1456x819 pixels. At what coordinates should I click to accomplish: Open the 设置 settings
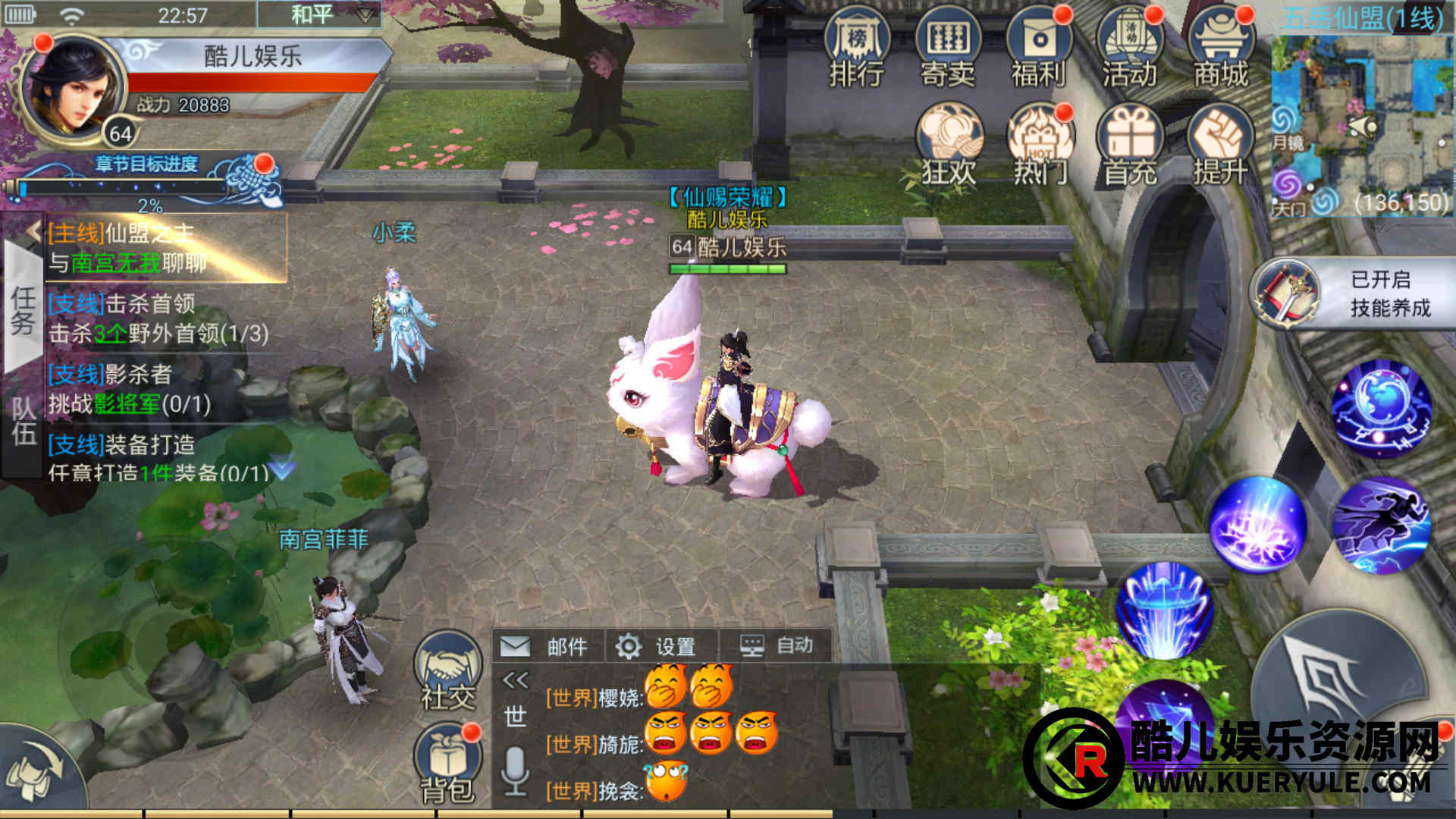click(657, 646)
